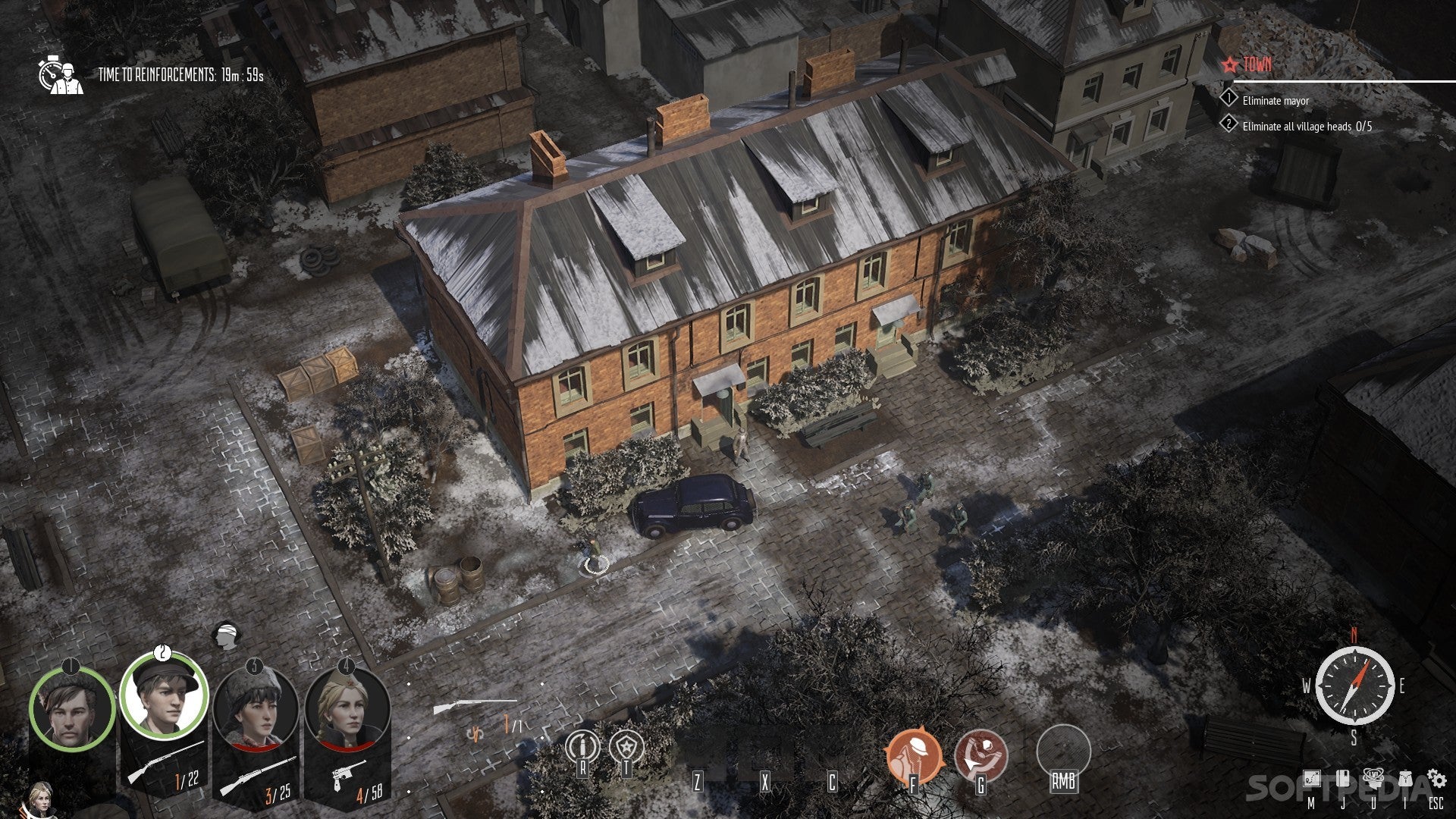This screenshot has width=1456, height=819.
Task: Select the 'Eliminate mayor' objective
Action: click(1276, 101)
